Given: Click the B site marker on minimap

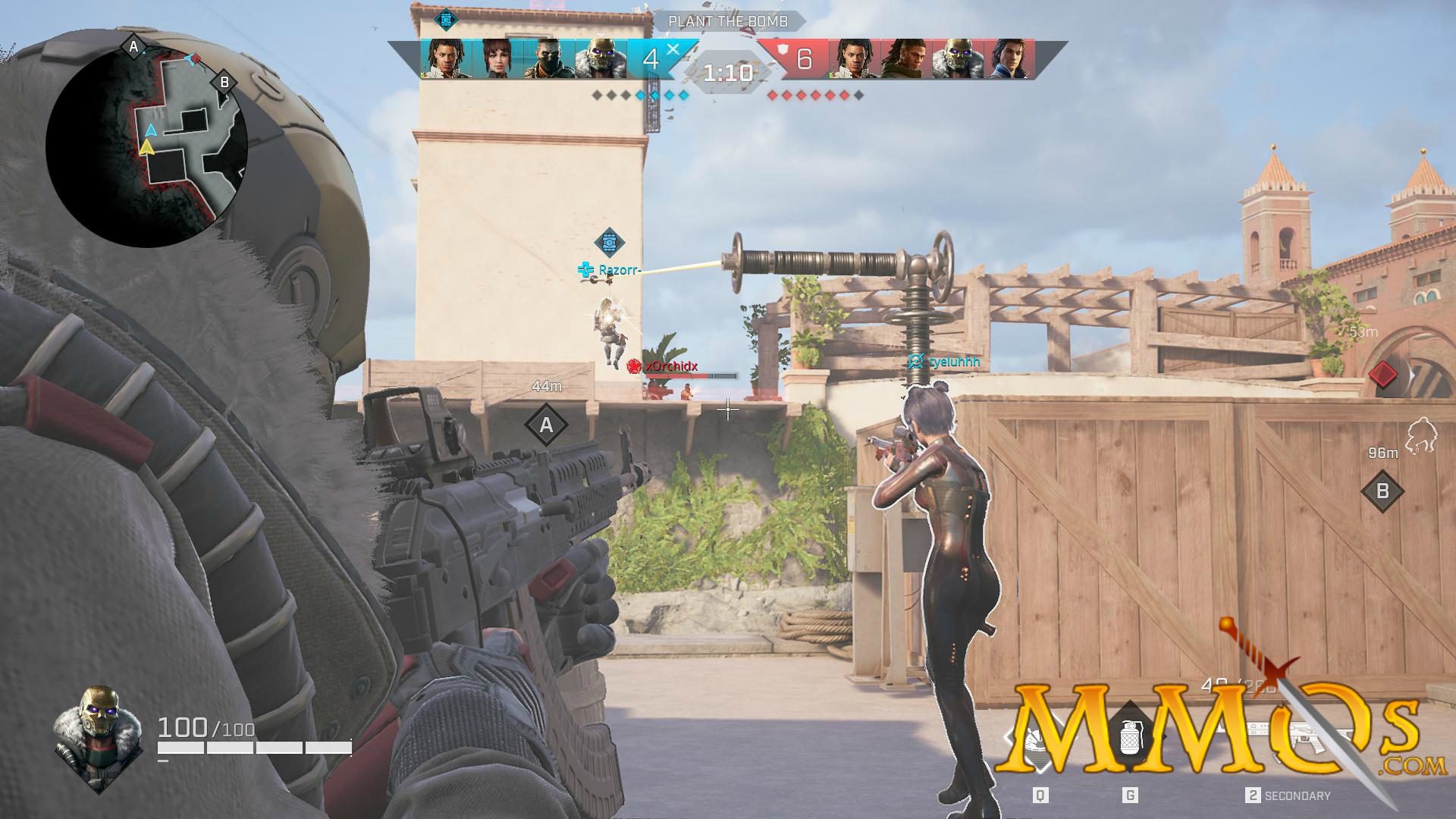Looking at the screenshot, I should [x=224, y=82].
